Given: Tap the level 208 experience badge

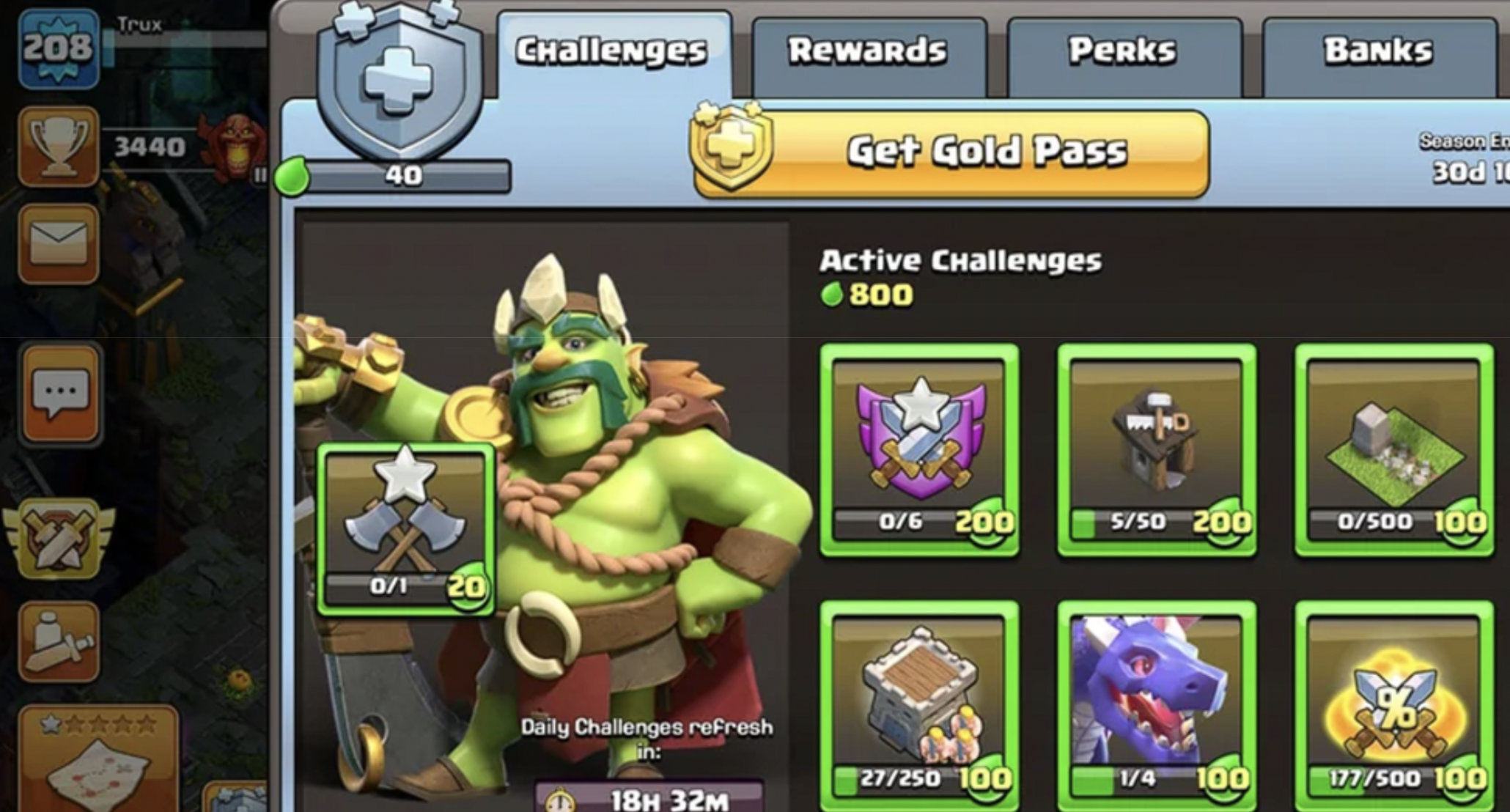Looking at the screenshot, I should [59, 48].
